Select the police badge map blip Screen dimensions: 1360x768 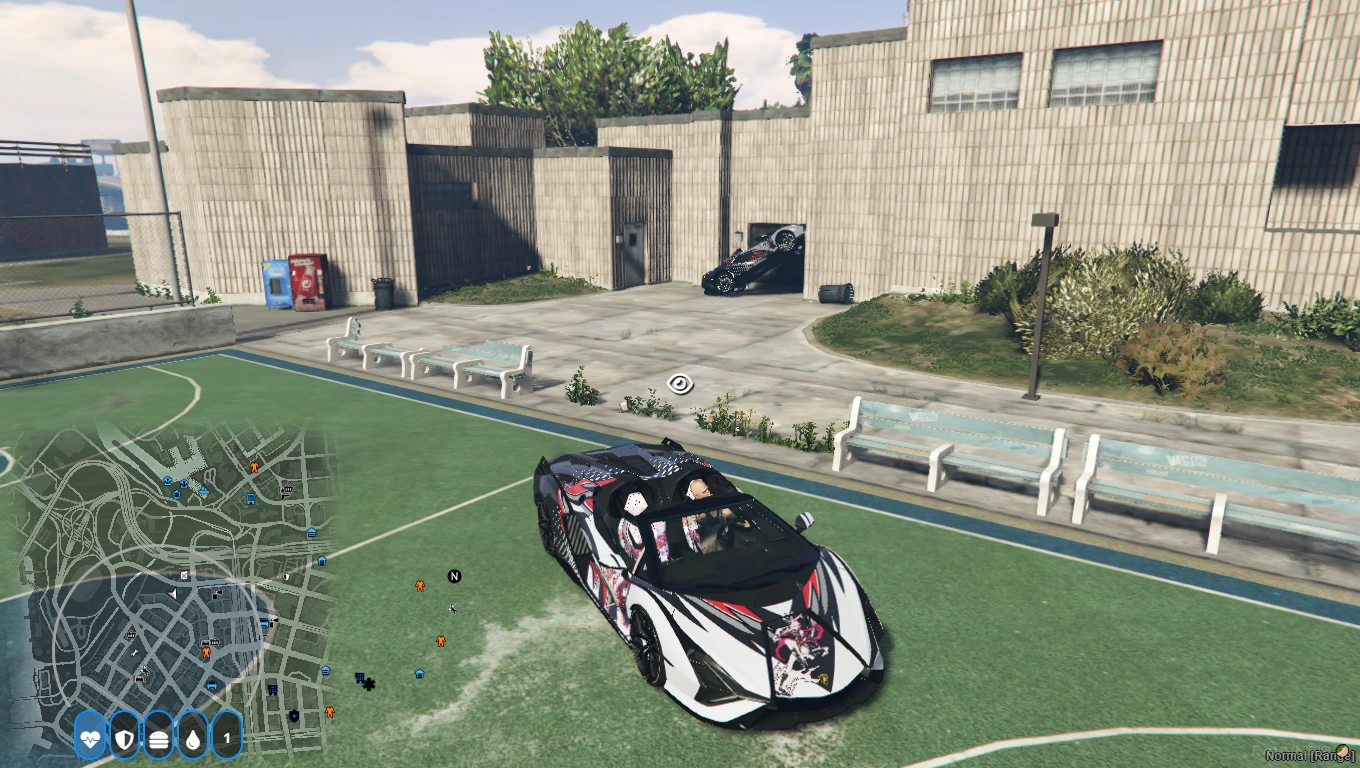[x=293, y=715]
